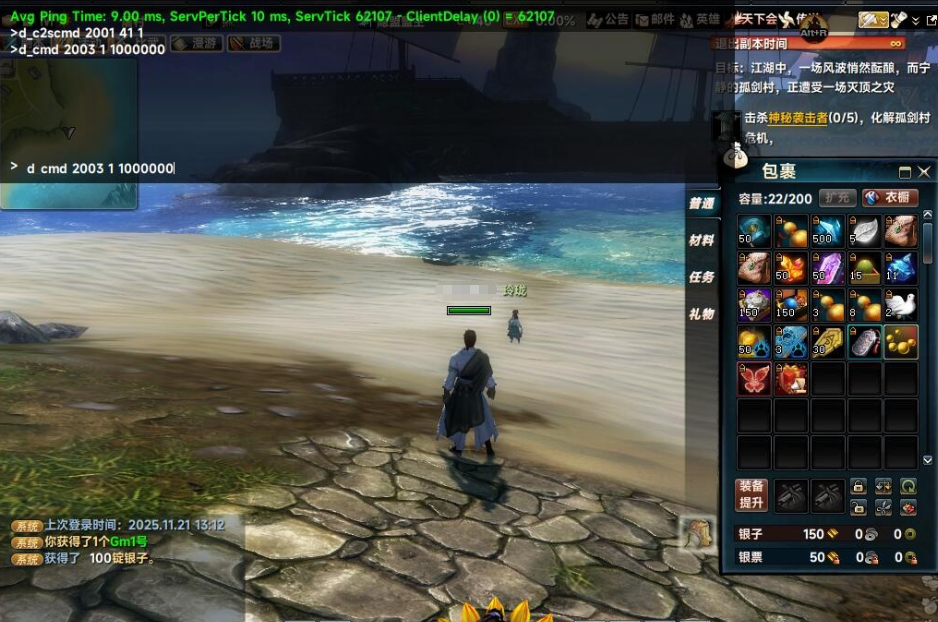Select the 礼物 gifts tab
The height and width of the screenshot is (622, 938).
click(x=701, y=313)
